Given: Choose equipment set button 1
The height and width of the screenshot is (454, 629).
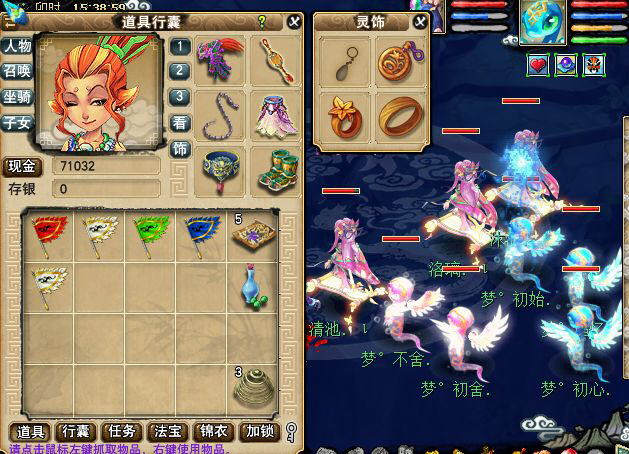Looking at the screenshot, I should (x=179, y=46).
